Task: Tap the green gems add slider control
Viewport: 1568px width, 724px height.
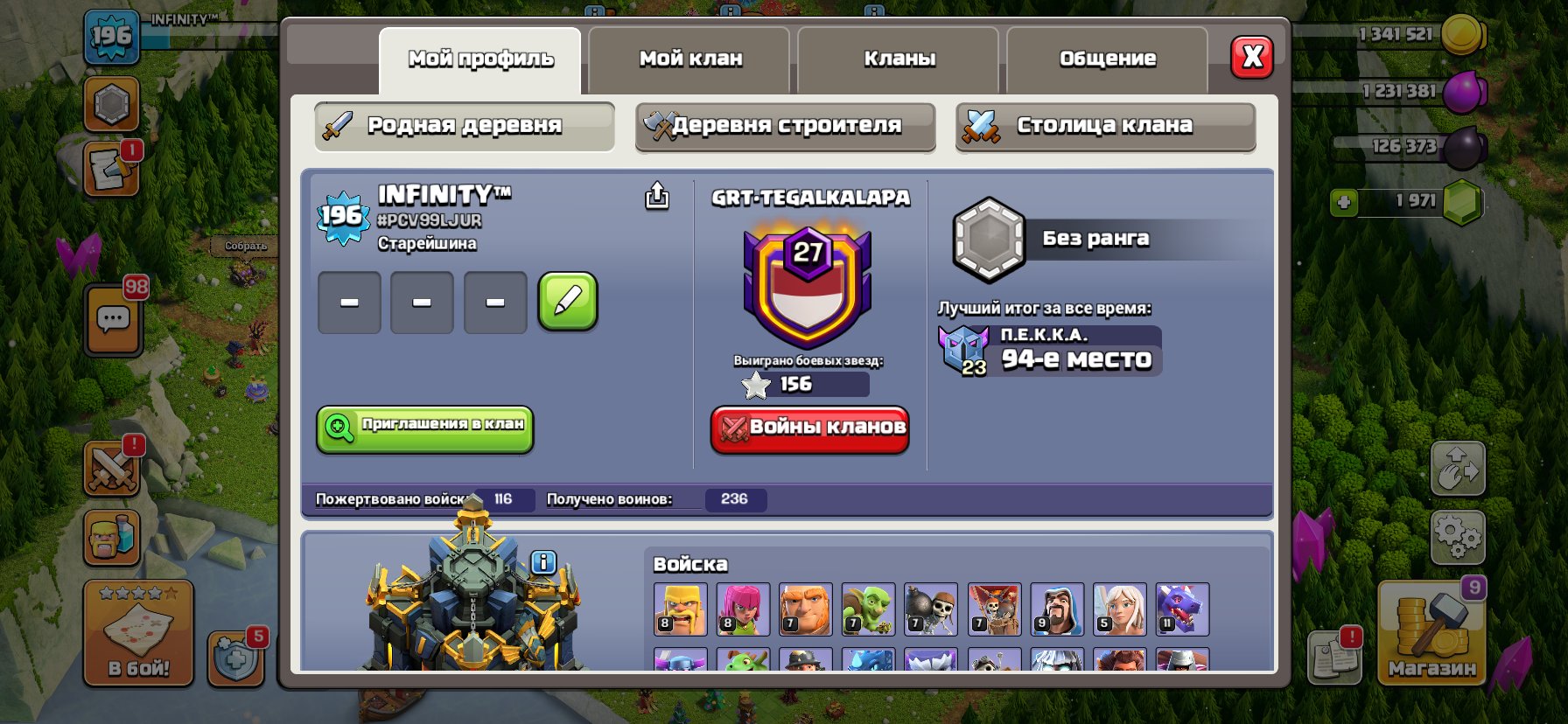Action: click(1344, 203)
